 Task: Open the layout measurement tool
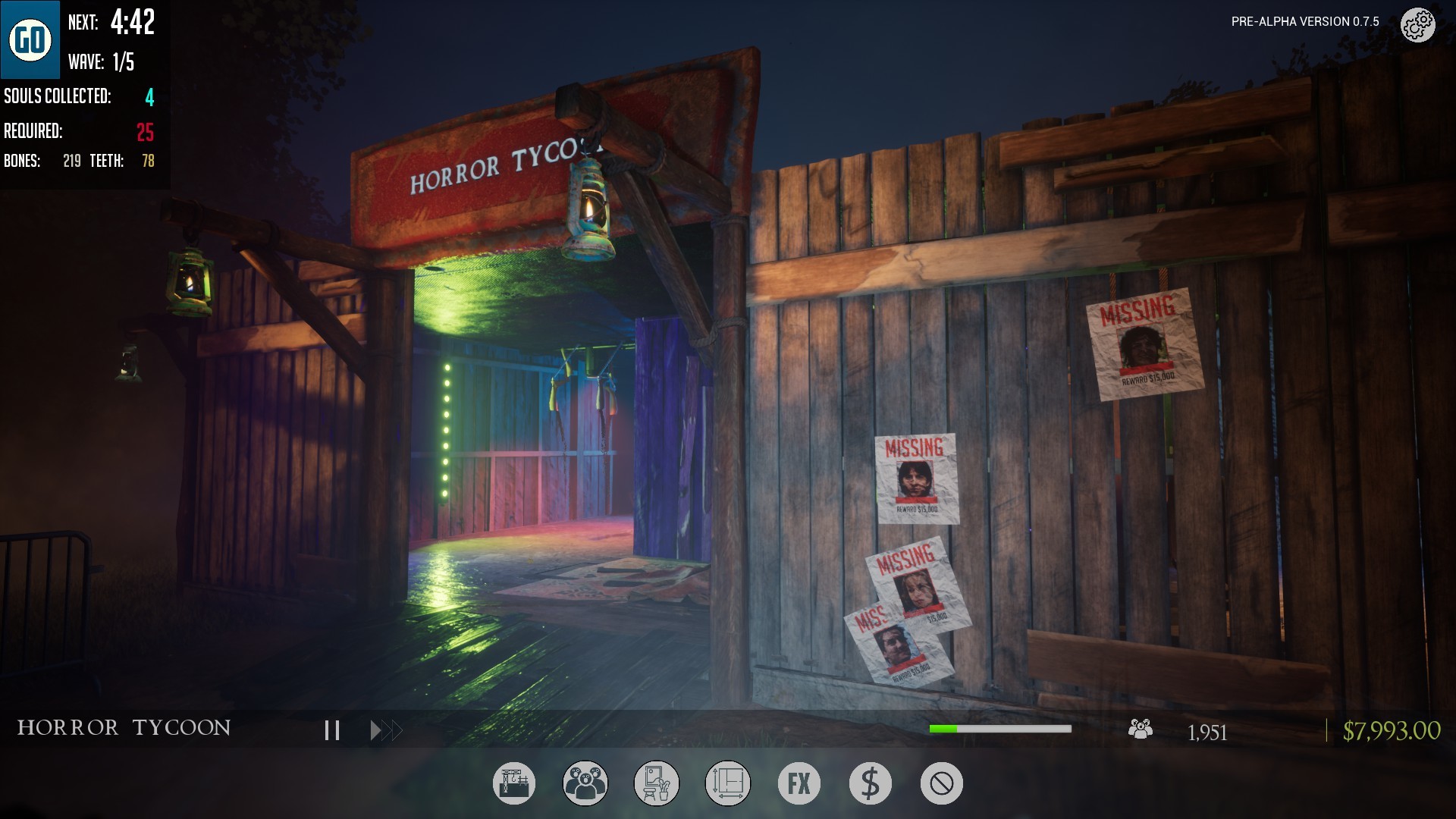[727, 783]
